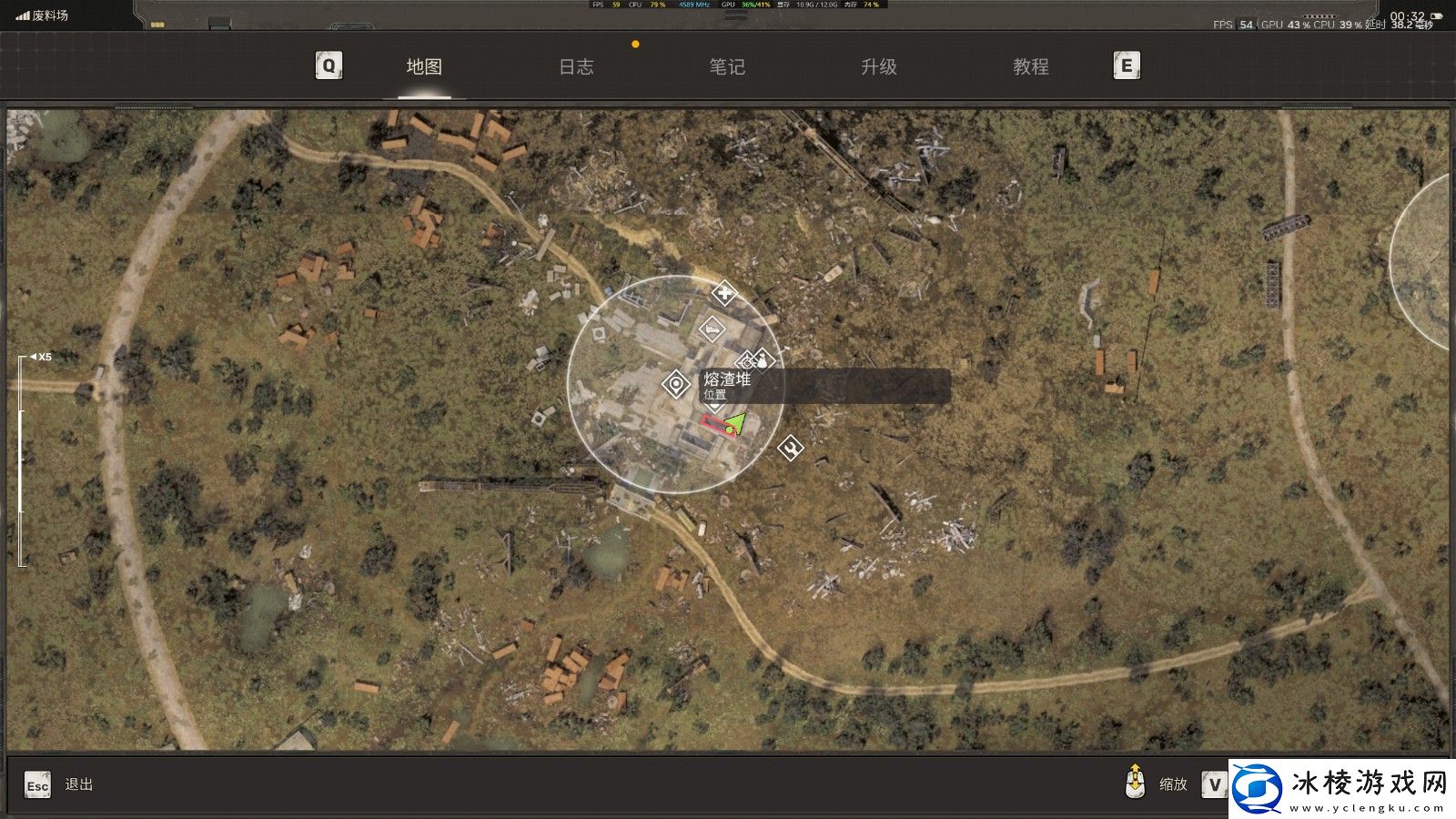Select the 熔渣堆 location pin marker

coord(675,385)
